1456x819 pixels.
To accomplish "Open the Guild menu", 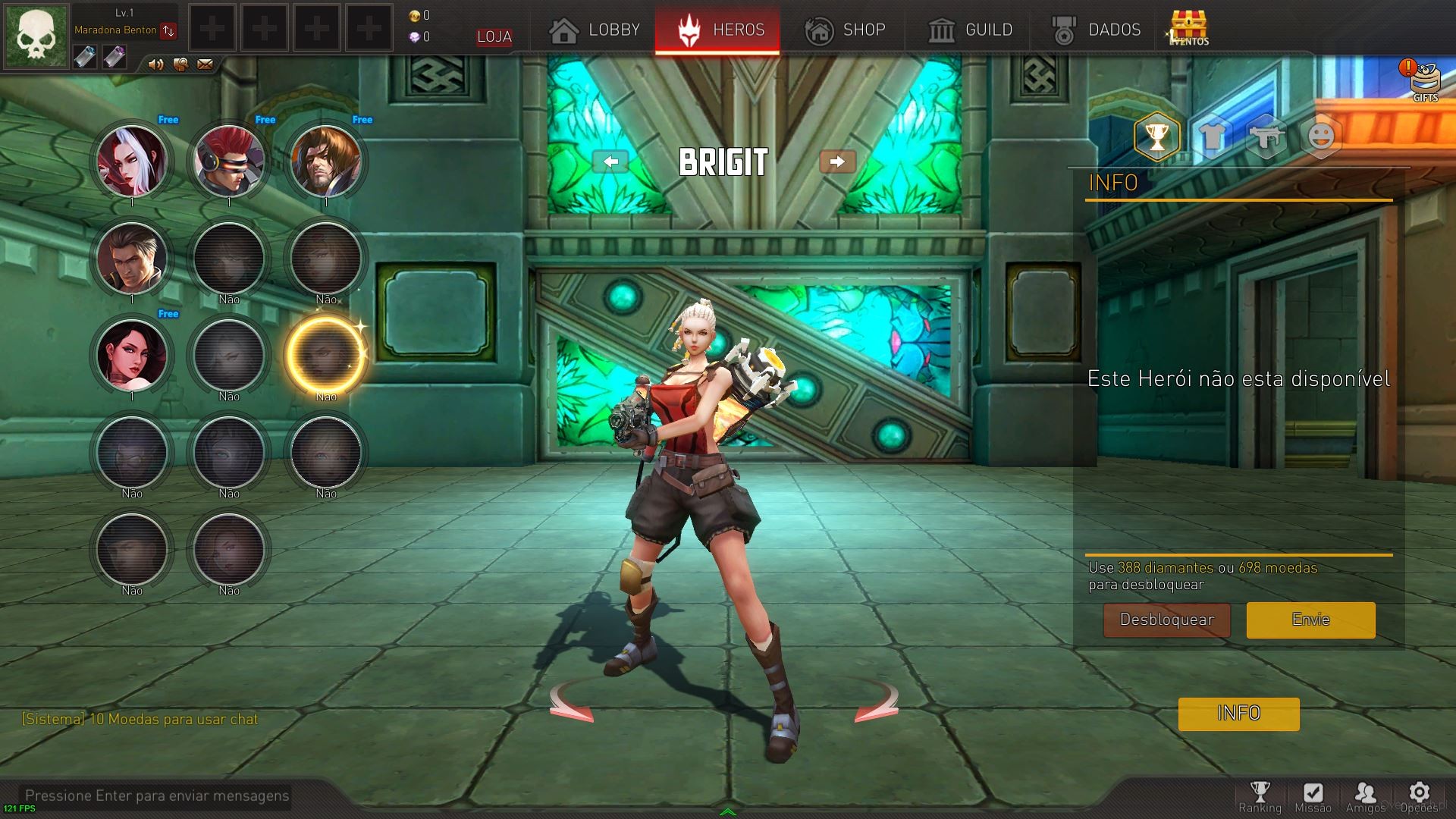I will [x=970, y=30].
